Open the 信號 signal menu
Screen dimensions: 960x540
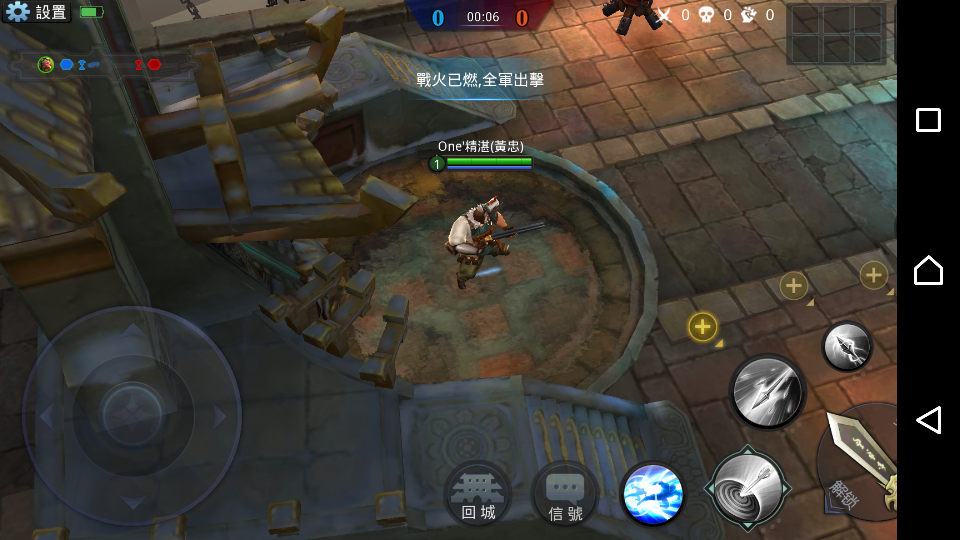click(565, 494)
